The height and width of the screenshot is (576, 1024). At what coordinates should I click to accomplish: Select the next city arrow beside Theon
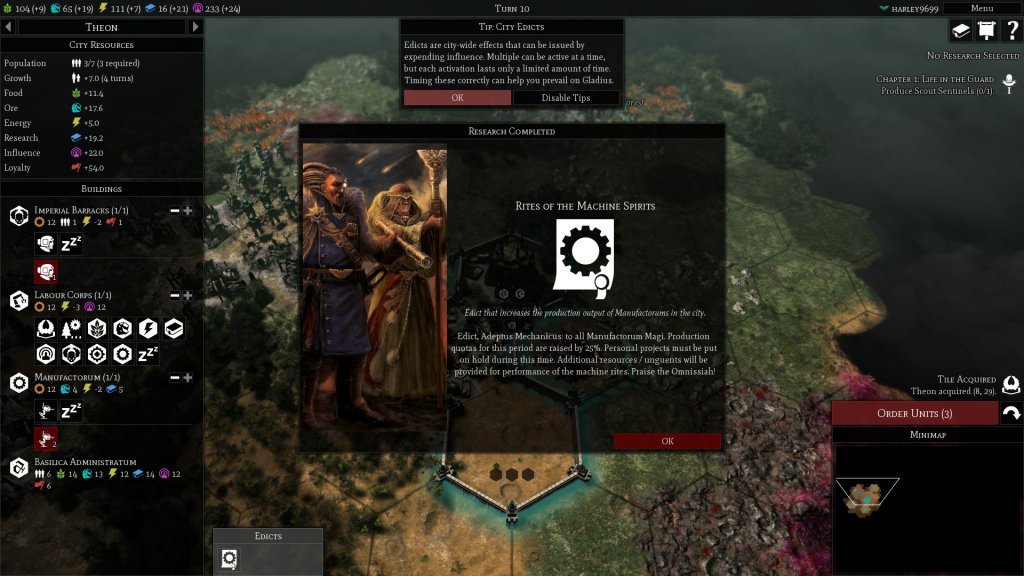pyautogui.click(x=196, y=27)
